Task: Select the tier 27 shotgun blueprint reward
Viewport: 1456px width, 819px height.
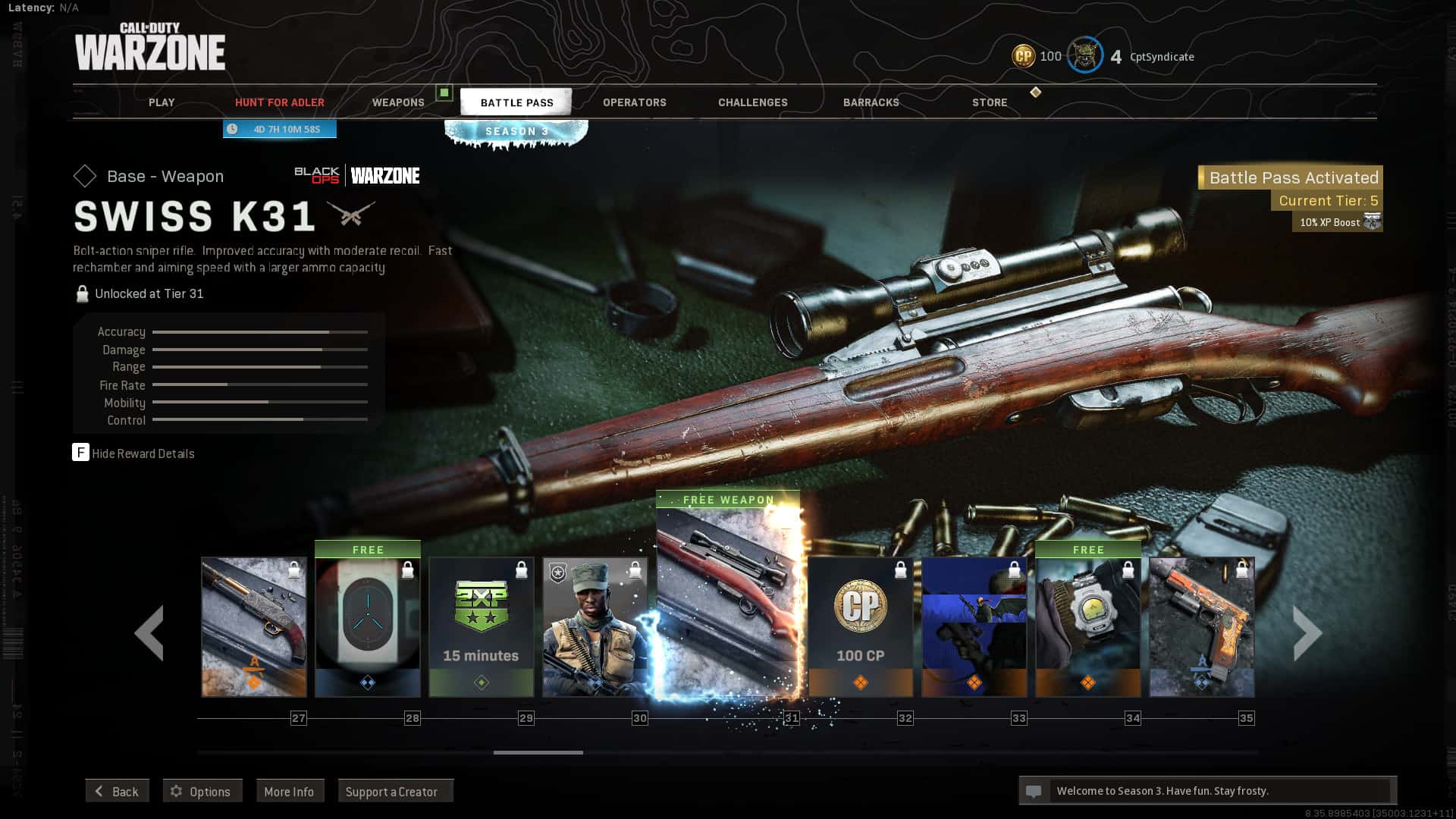Action: (x=254, y=626)
